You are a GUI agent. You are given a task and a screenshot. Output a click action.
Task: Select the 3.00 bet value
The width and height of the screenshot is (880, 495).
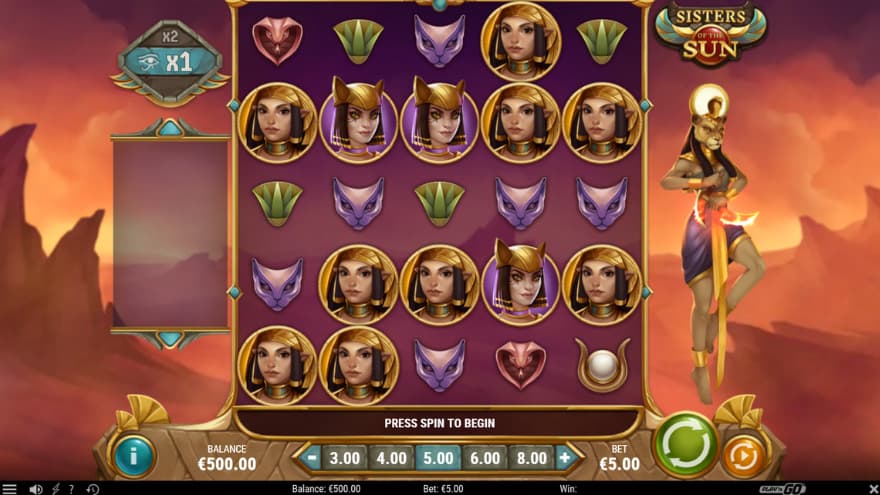[345, 458]
